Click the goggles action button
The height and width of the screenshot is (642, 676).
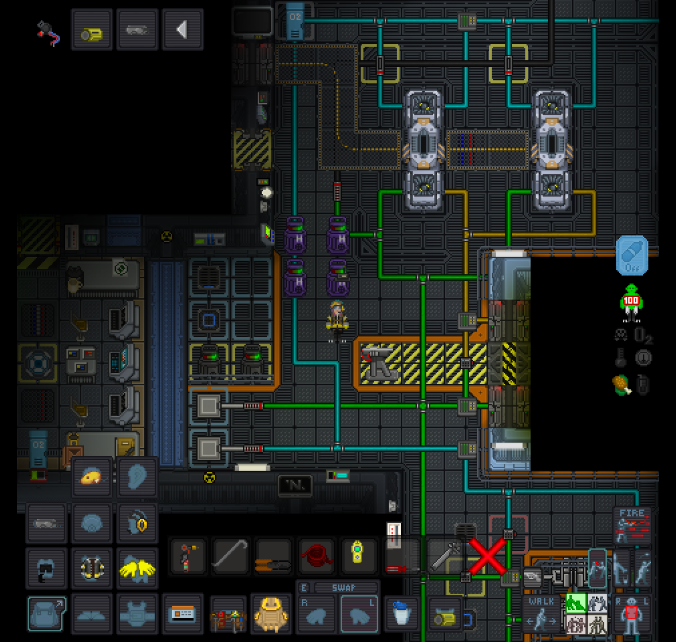(x=137, y=31)
